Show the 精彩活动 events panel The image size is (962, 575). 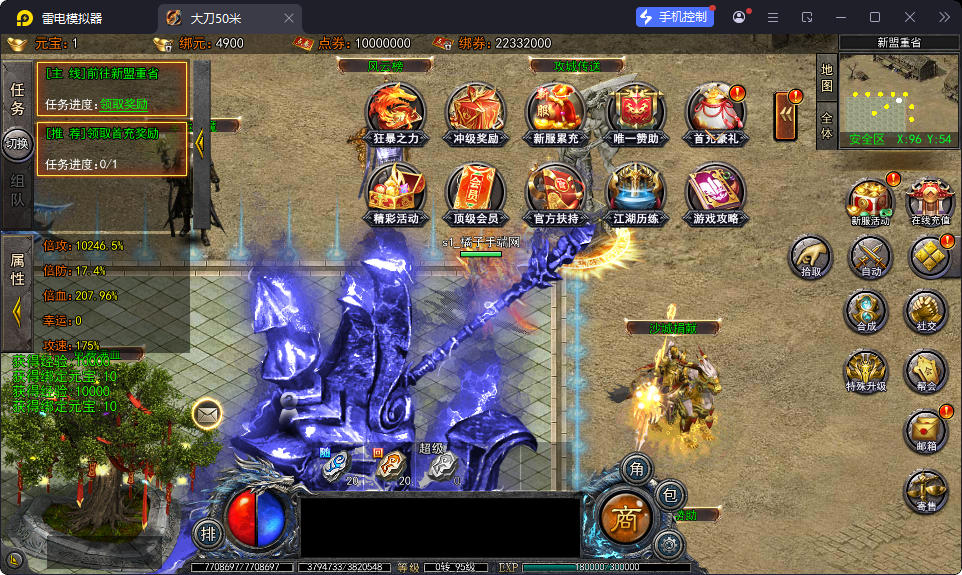[394, 193]
